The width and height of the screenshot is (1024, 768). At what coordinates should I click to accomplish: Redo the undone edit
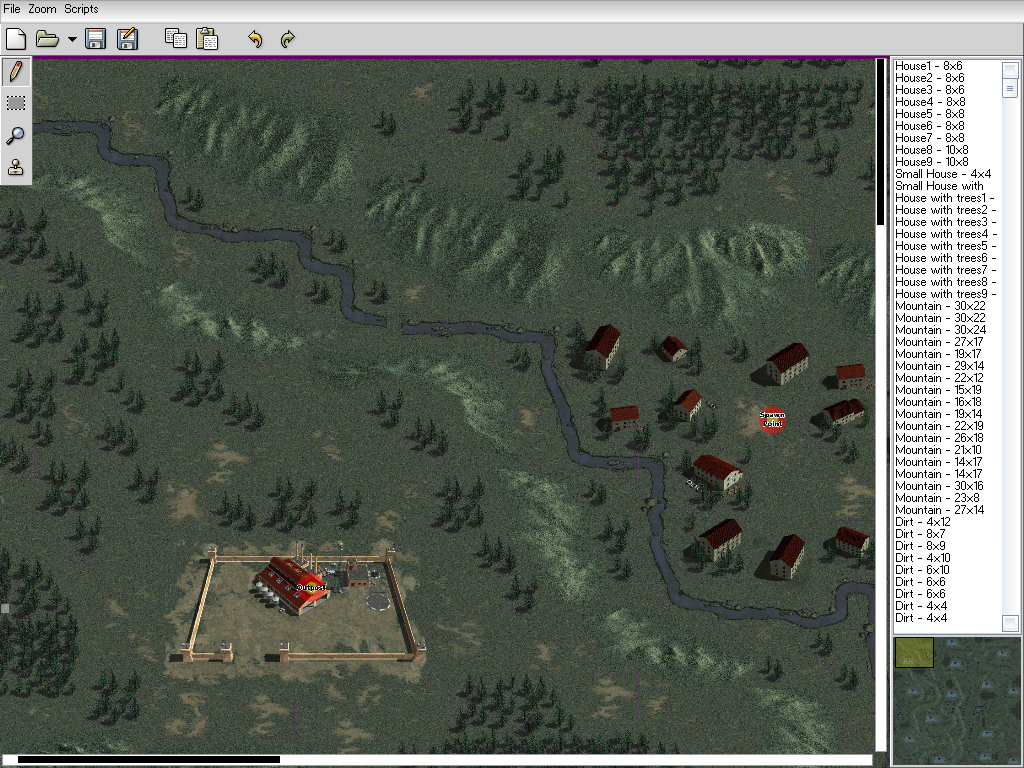287,39
